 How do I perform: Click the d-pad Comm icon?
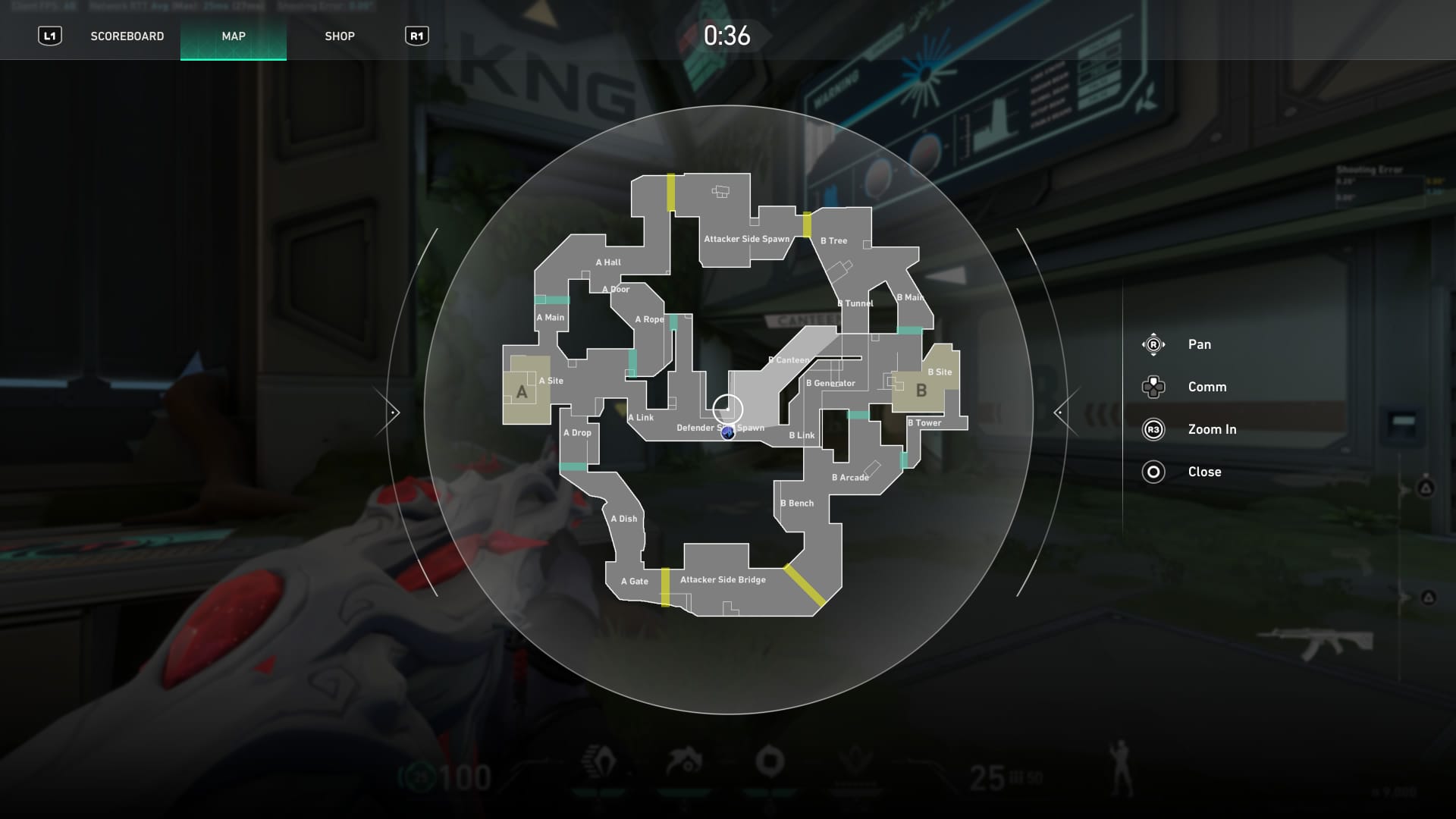(x=1153, y=388)
